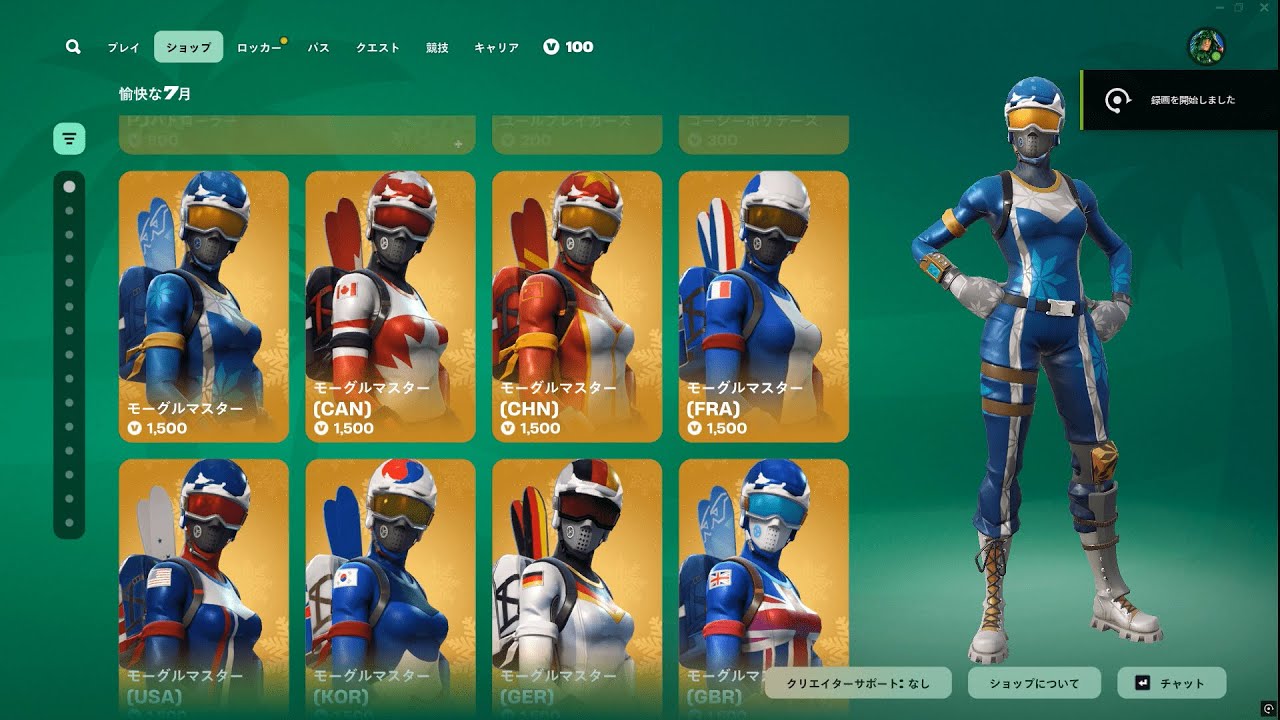The height and width of the screenshot is (720, 1280).
Task: Switch to the プレイ tab
Action: pos(124,47)
